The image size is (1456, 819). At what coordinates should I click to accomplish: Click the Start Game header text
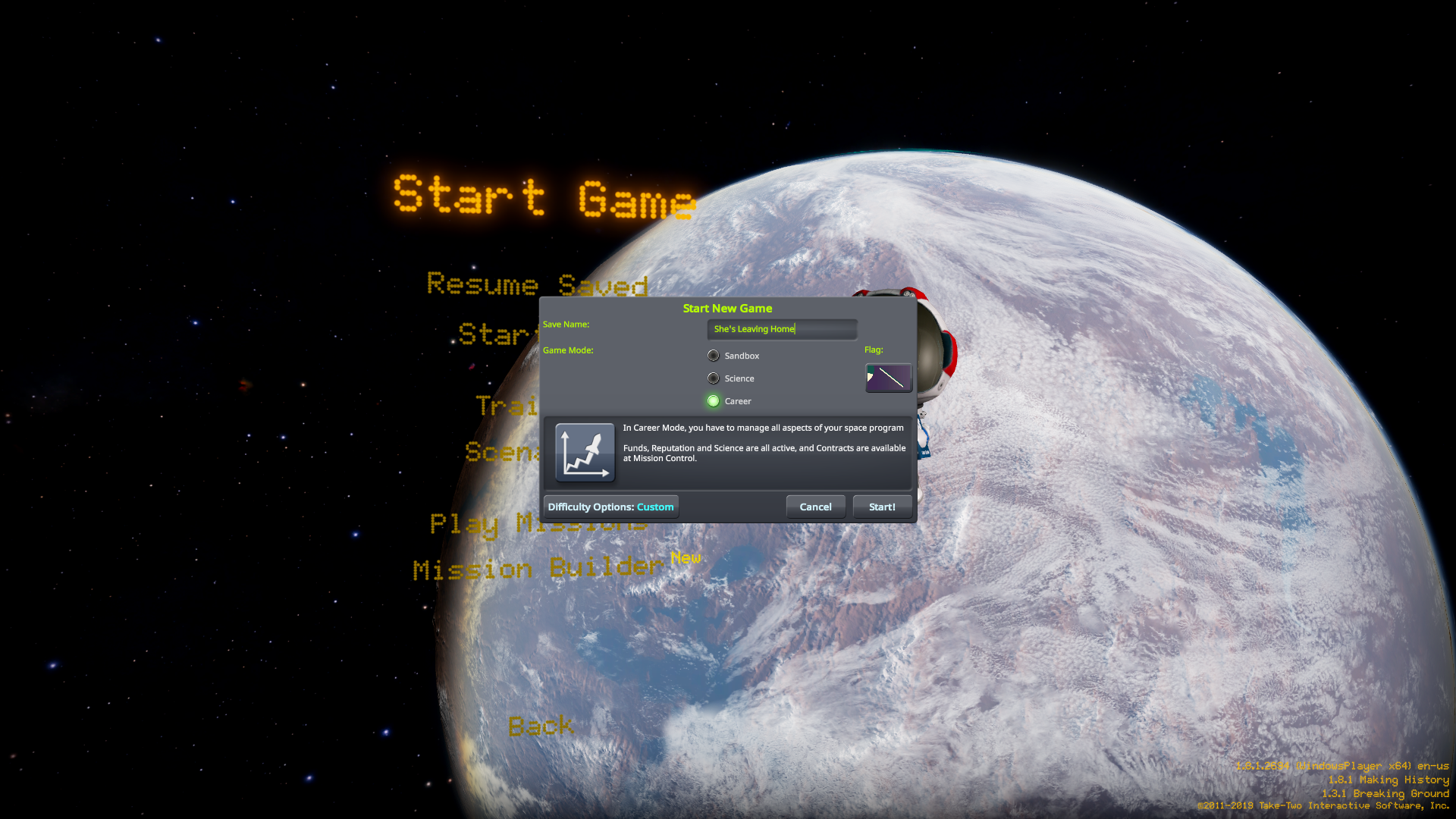click(541, 197)
